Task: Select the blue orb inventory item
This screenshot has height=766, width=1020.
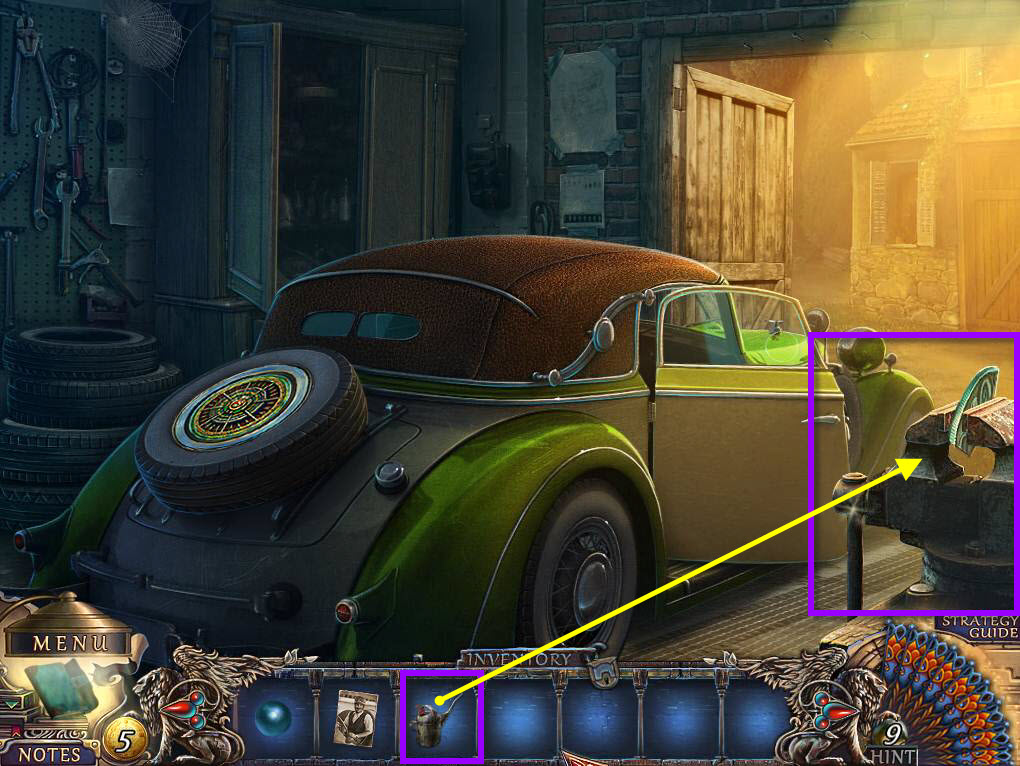Action: (x=274, y=717)
